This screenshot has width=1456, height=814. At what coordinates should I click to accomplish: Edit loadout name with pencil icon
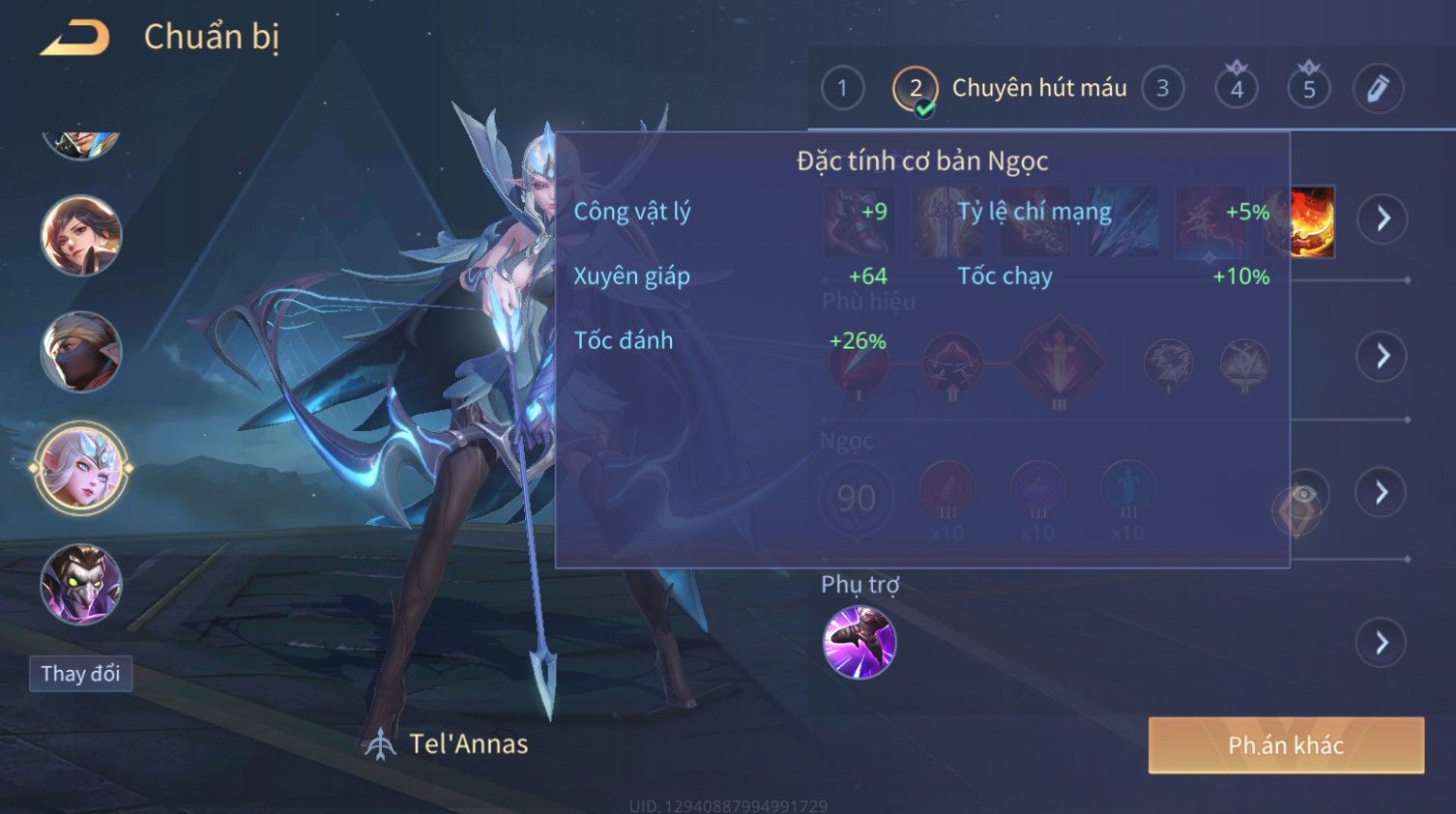point(1378,89)
